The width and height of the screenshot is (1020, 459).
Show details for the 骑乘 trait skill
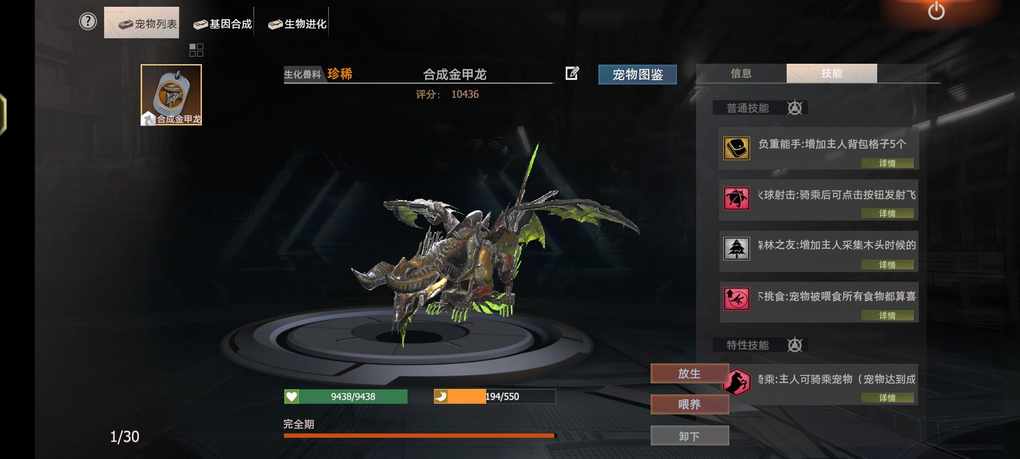click(x=887, y=397)
